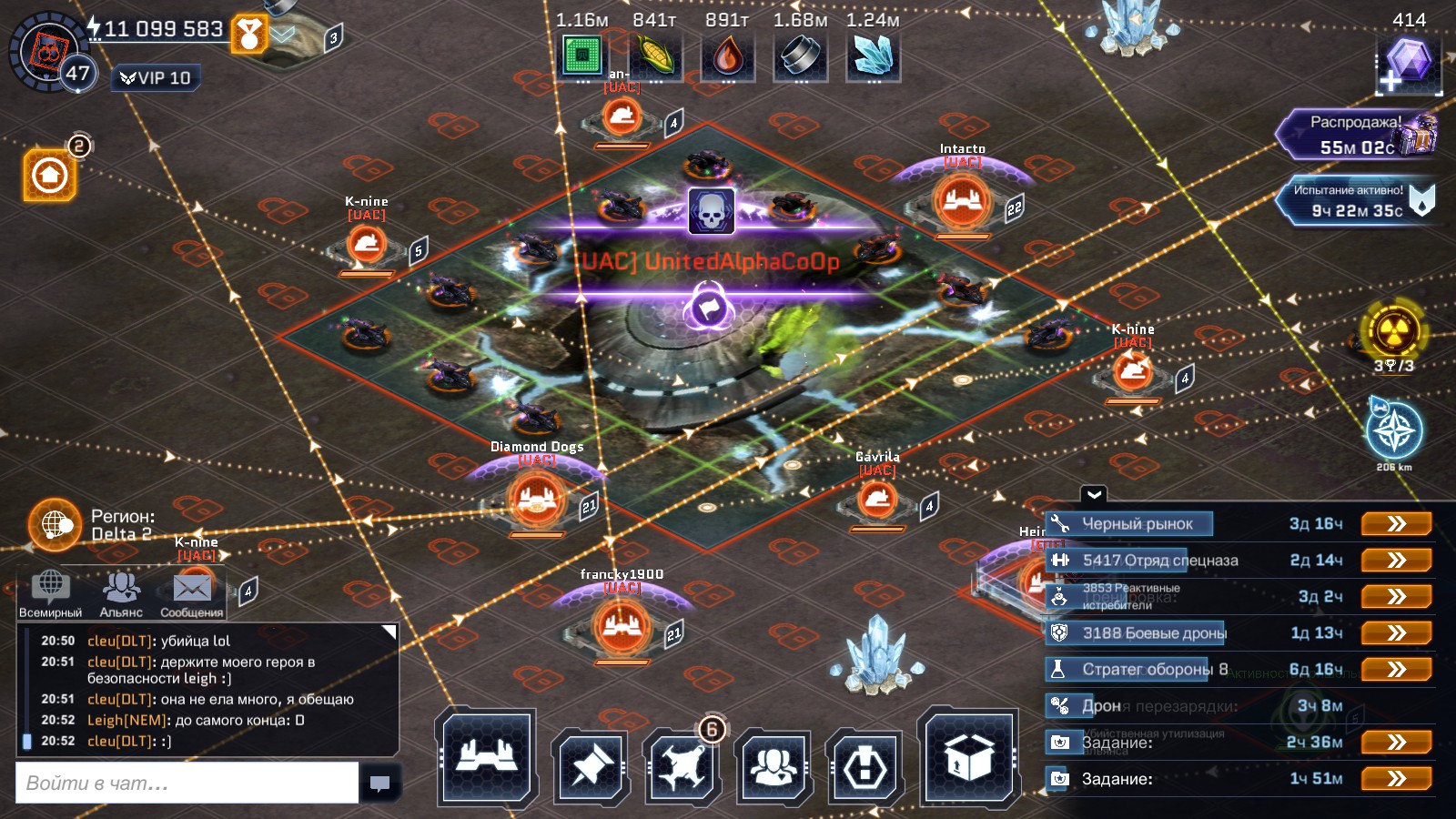1456x819 pixels.
Task: Send the chat message
Action: click(x=380, y=783)
